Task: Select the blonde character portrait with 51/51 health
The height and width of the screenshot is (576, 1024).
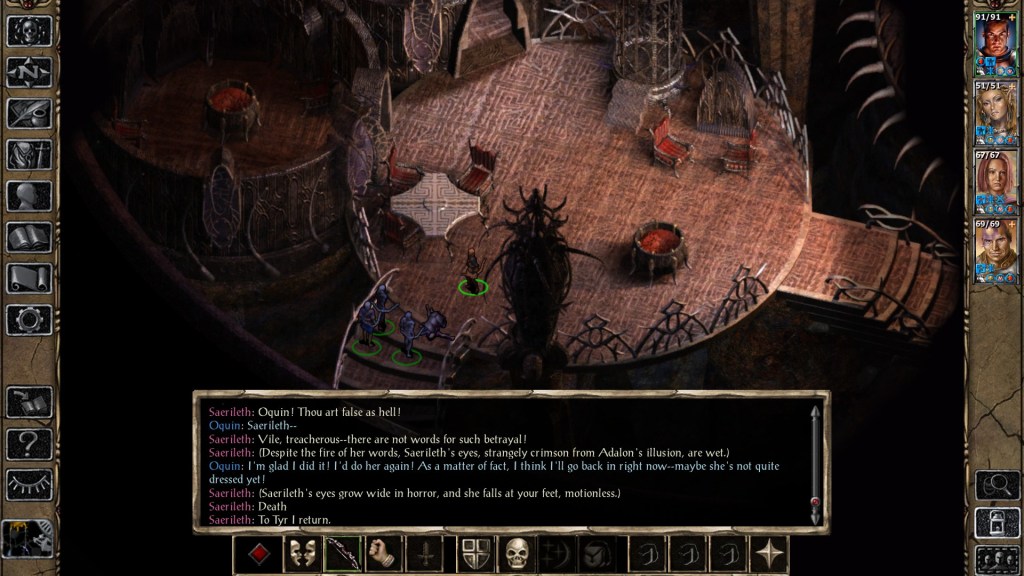Action: point(994,113)
